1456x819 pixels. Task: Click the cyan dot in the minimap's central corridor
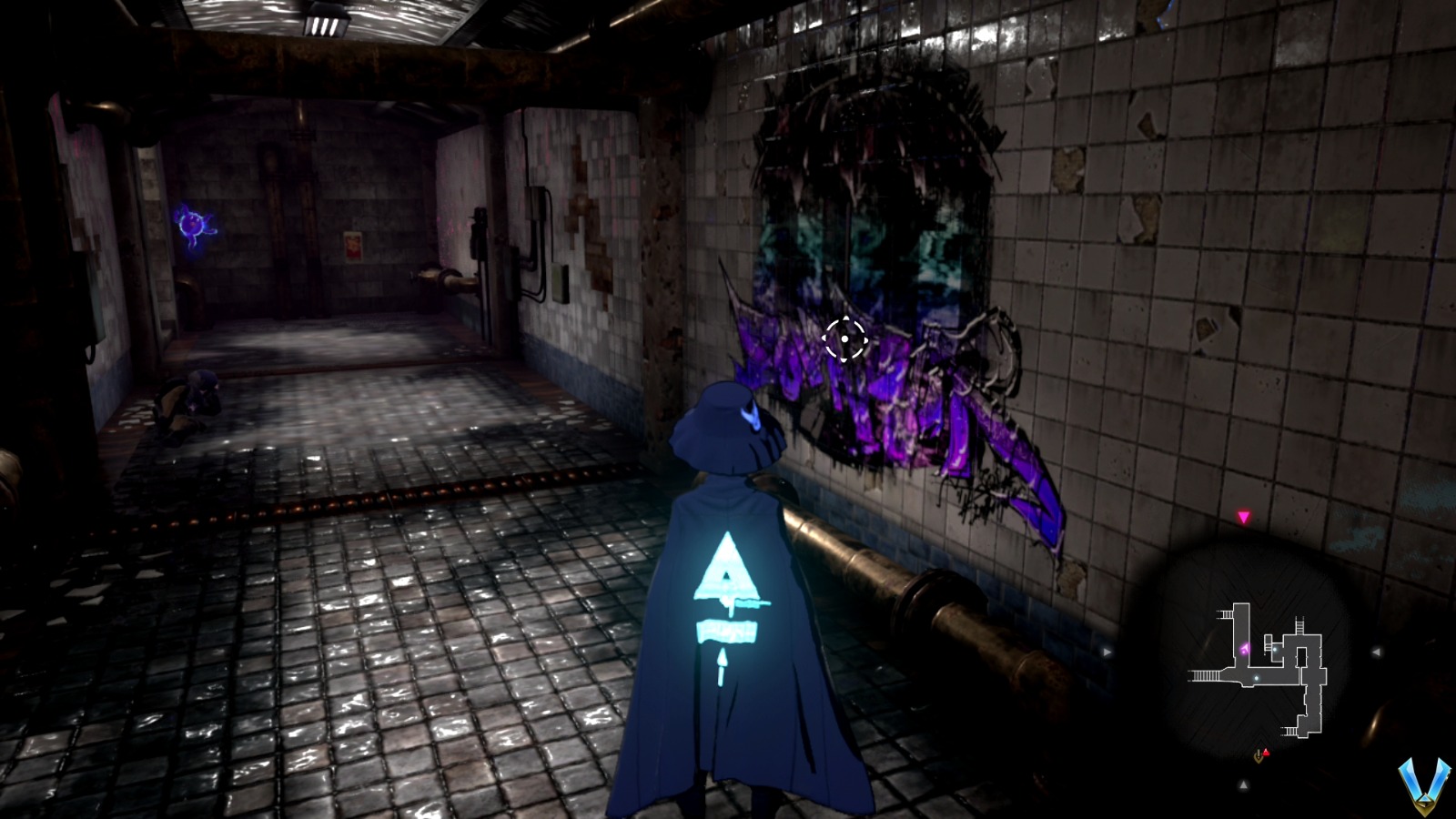1275,650
